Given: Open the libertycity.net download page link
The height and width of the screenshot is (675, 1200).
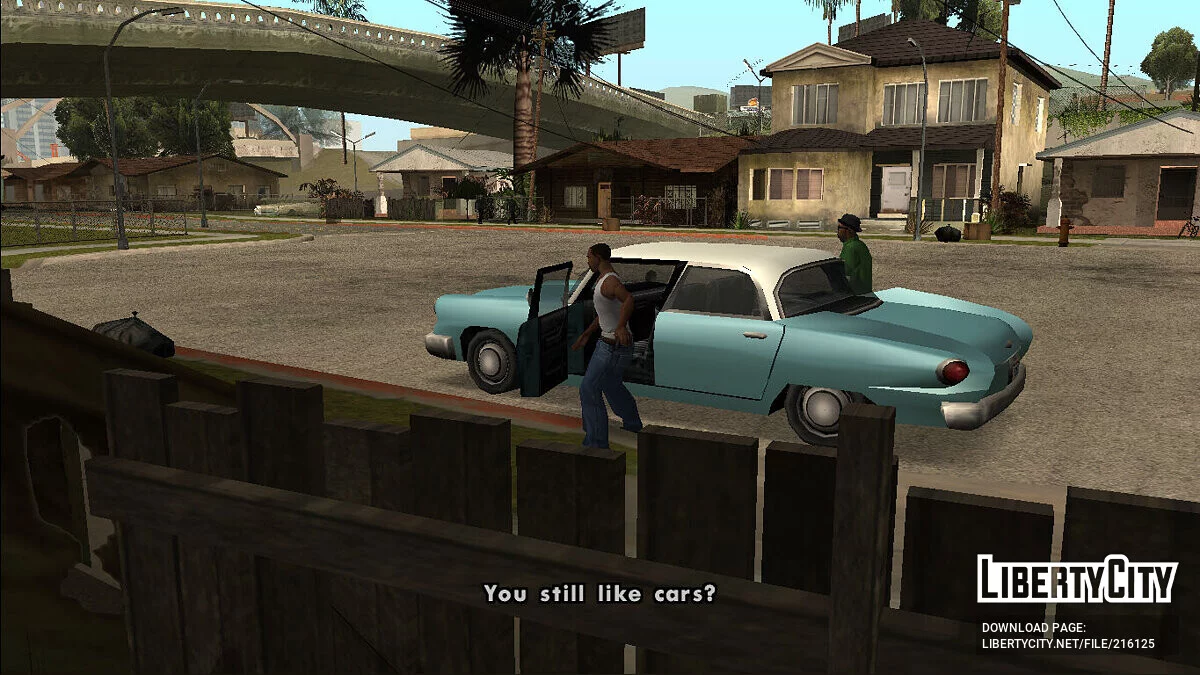Looking at the screenshot, I should pos(1068,644).
